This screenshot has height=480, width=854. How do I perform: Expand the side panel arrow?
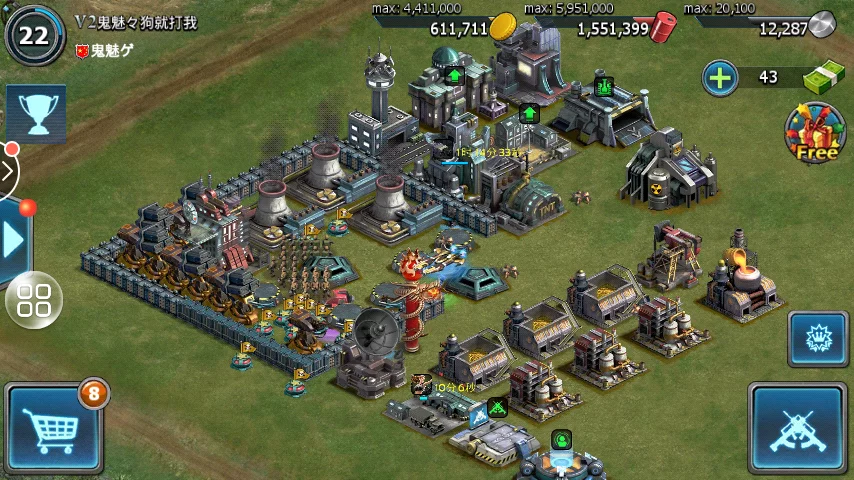coord(14,240)
